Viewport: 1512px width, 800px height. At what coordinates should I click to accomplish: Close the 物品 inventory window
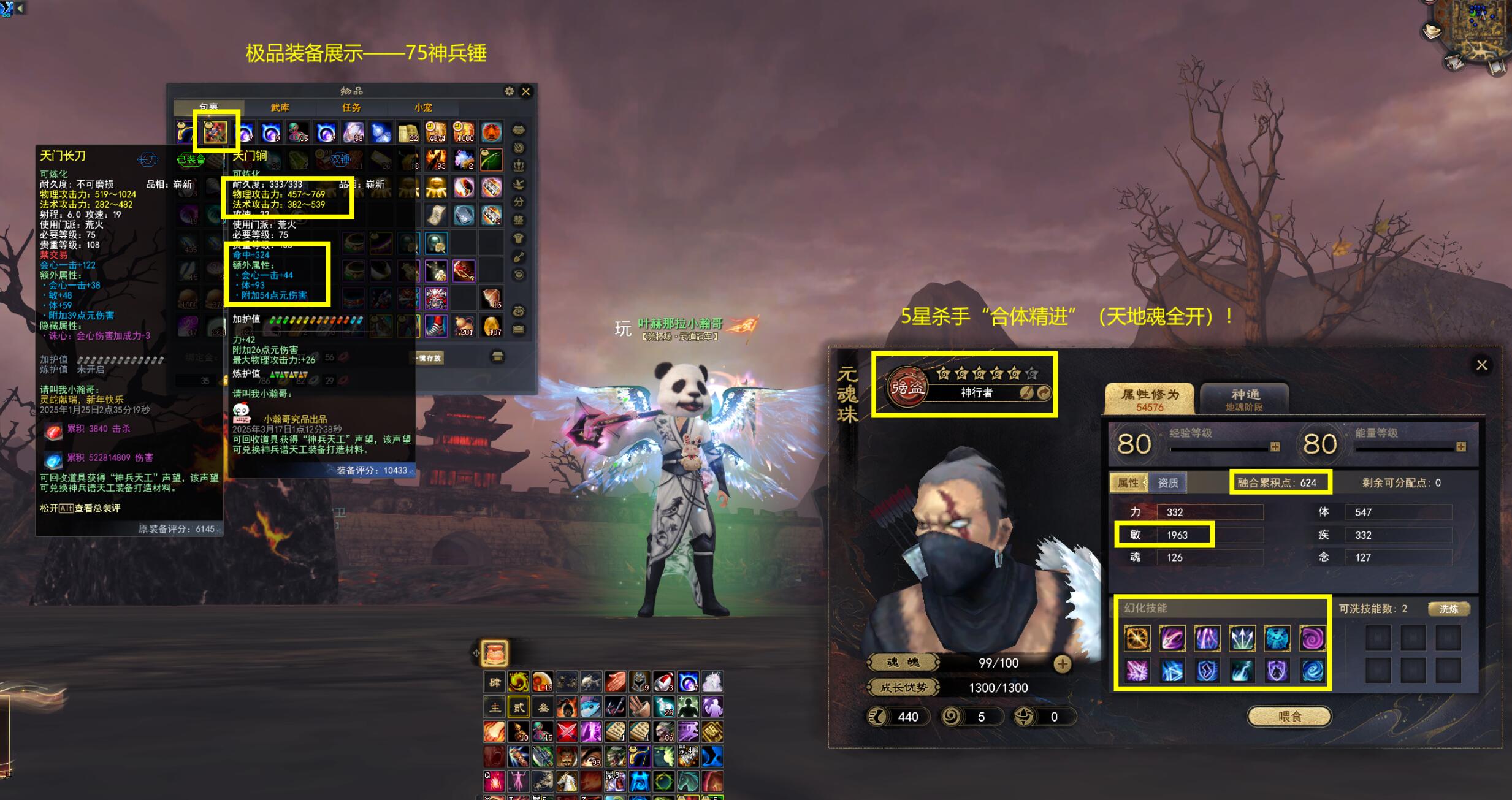click(x=525, y=91)
